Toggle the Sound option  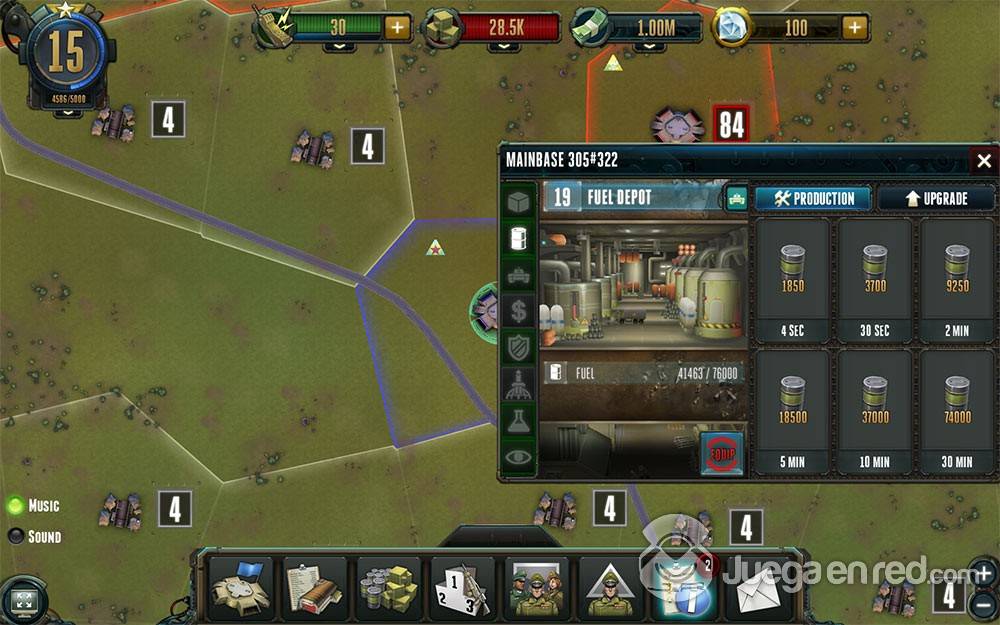[16, 537]
